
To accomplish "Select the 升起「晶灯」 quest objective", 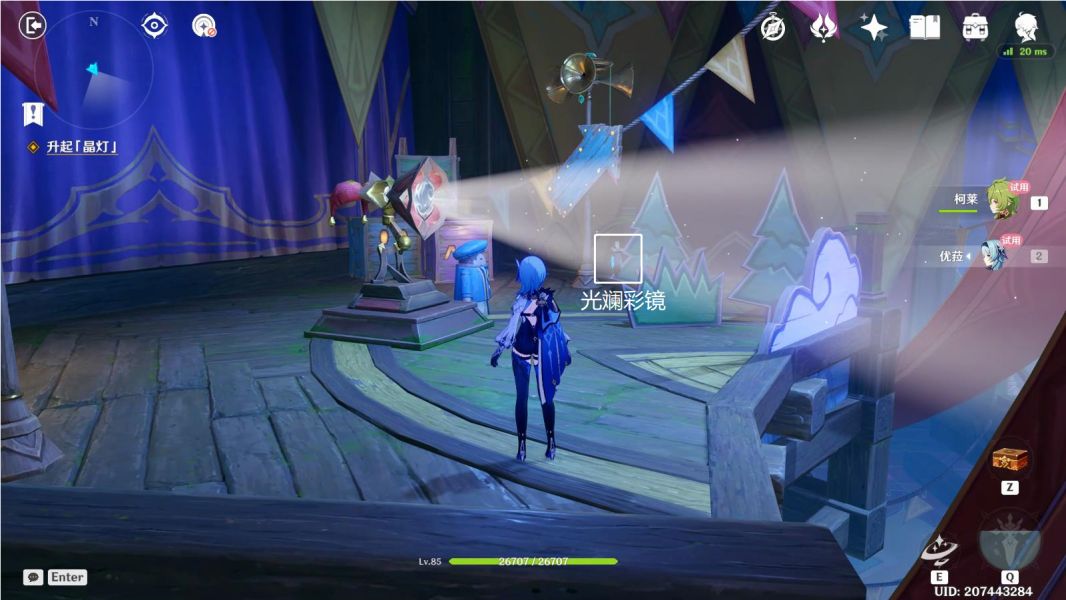I will point(82,147).
